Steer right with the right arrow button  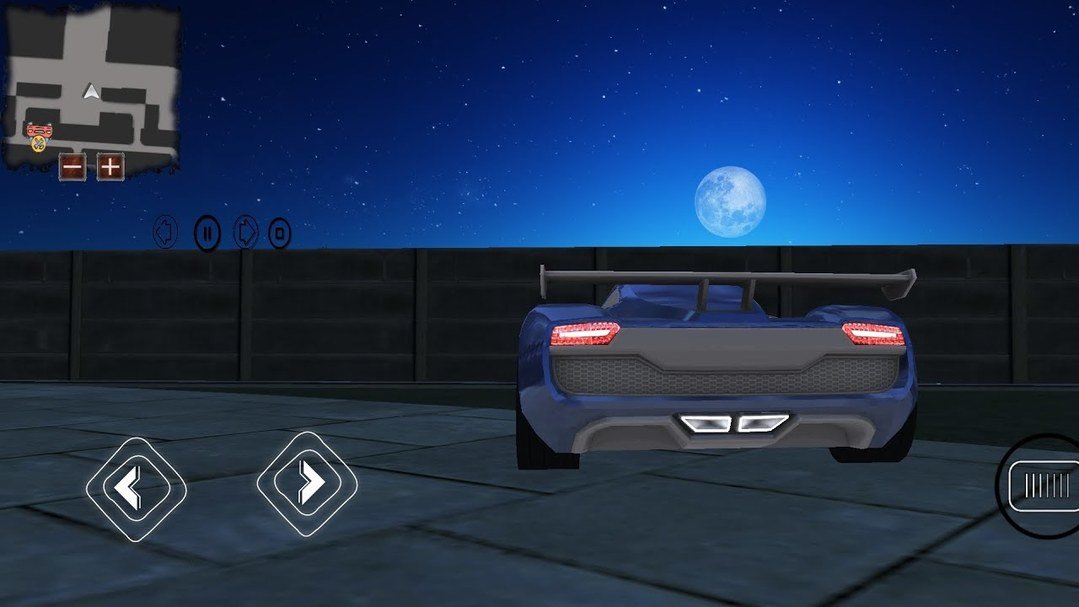307,482
